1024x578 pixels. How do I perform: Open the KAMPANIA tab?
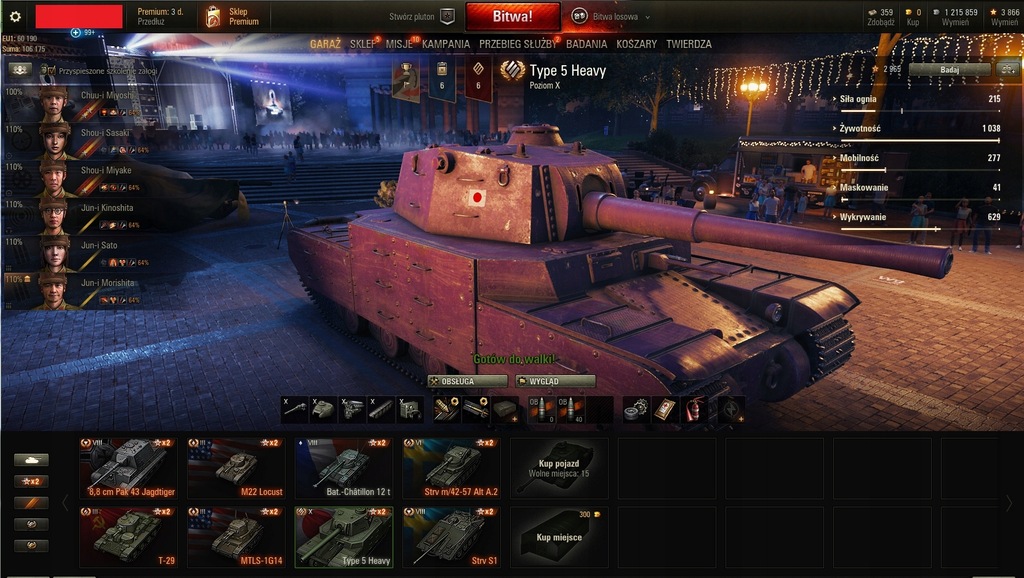(x=446, y=44)
